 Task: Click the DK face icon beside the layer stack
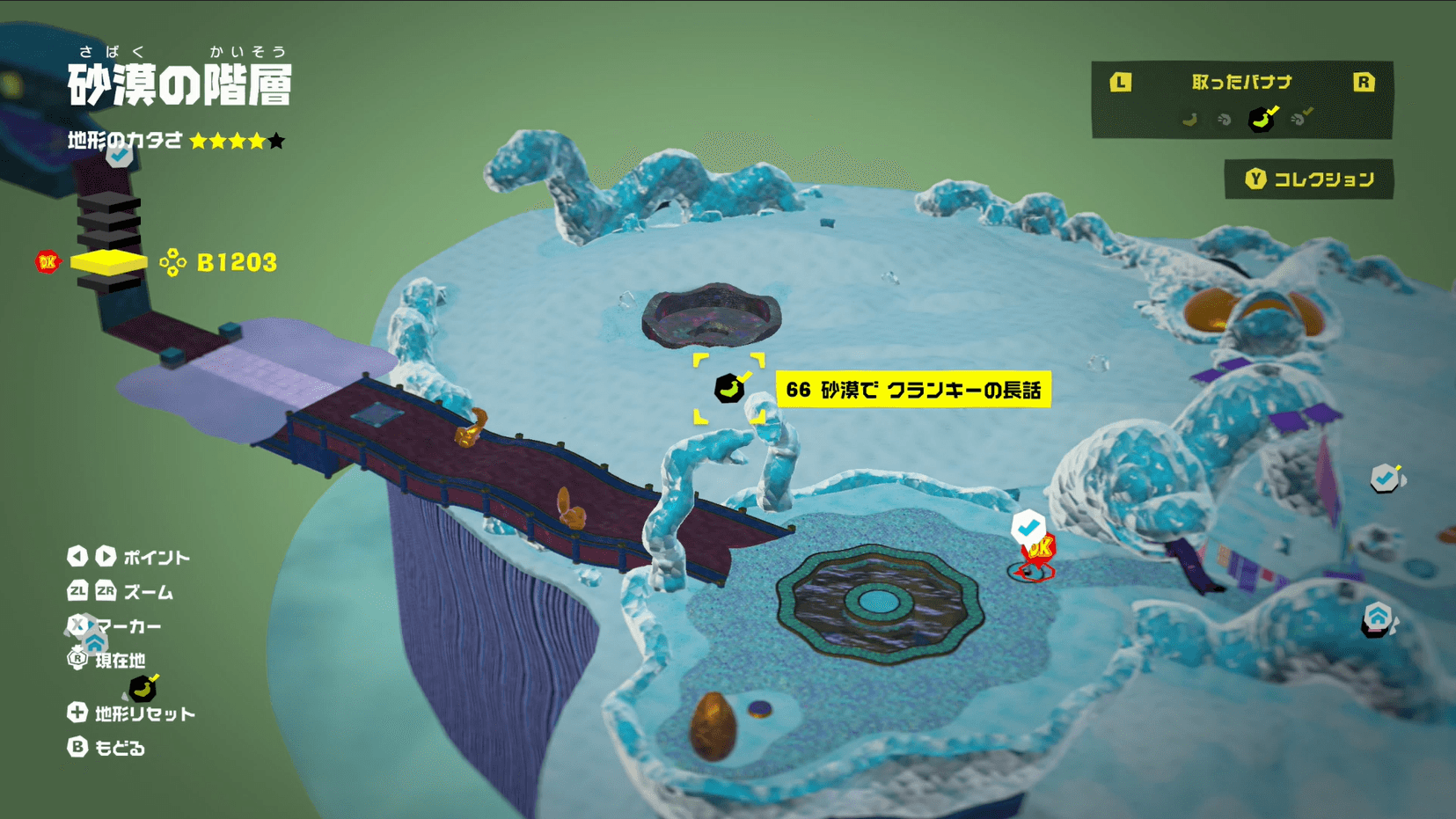pyautogui.click(x=48, y=261)
